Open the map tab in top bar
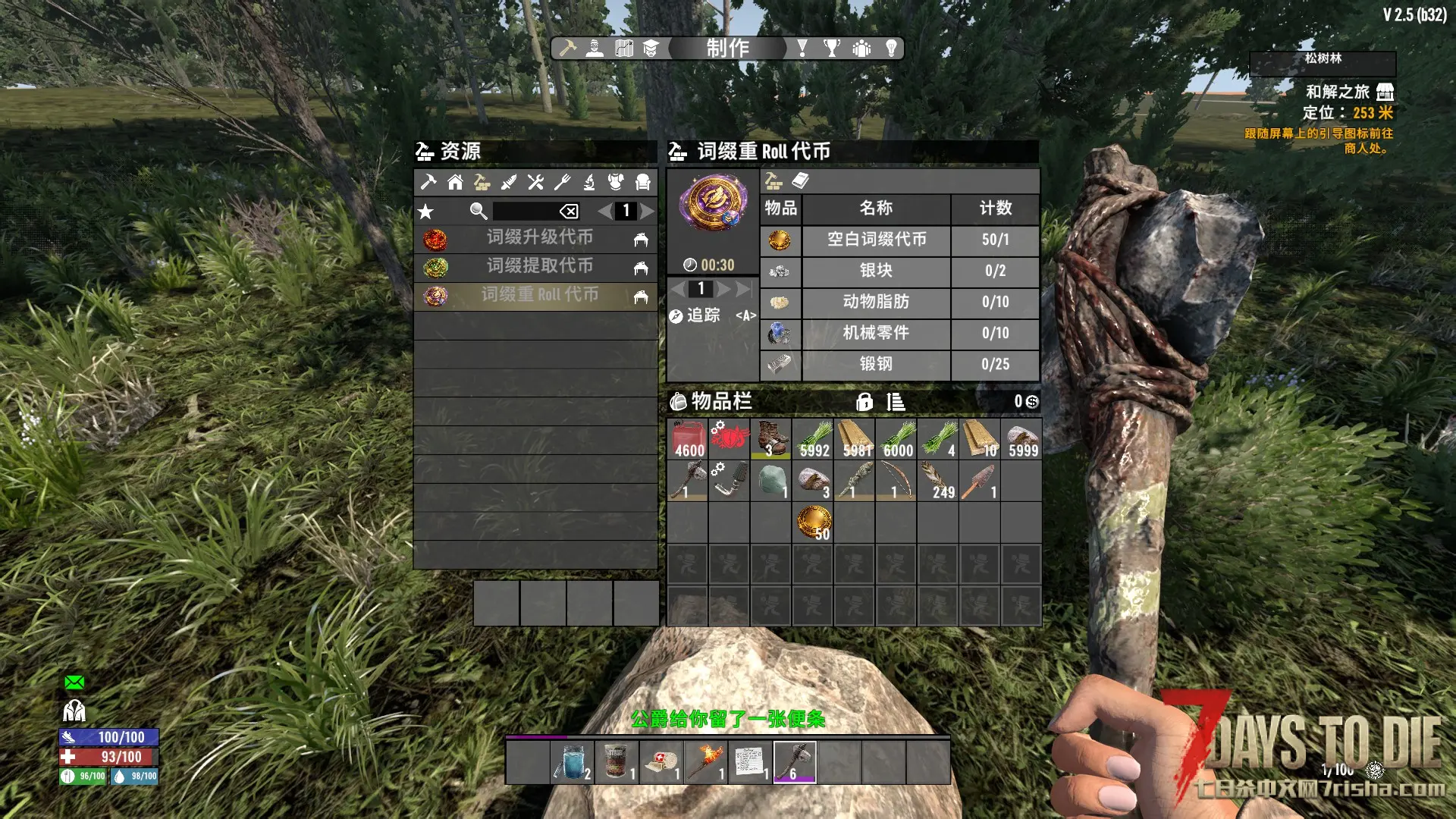 point(624,49)
